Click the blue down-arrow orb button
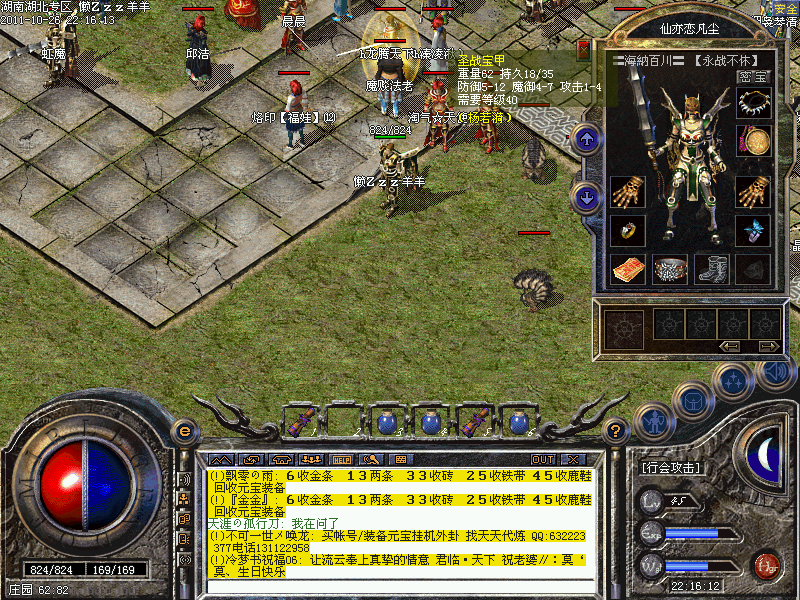Image resolution: width=800 pixels, height=600 pixels. click(x=587, y=197)
